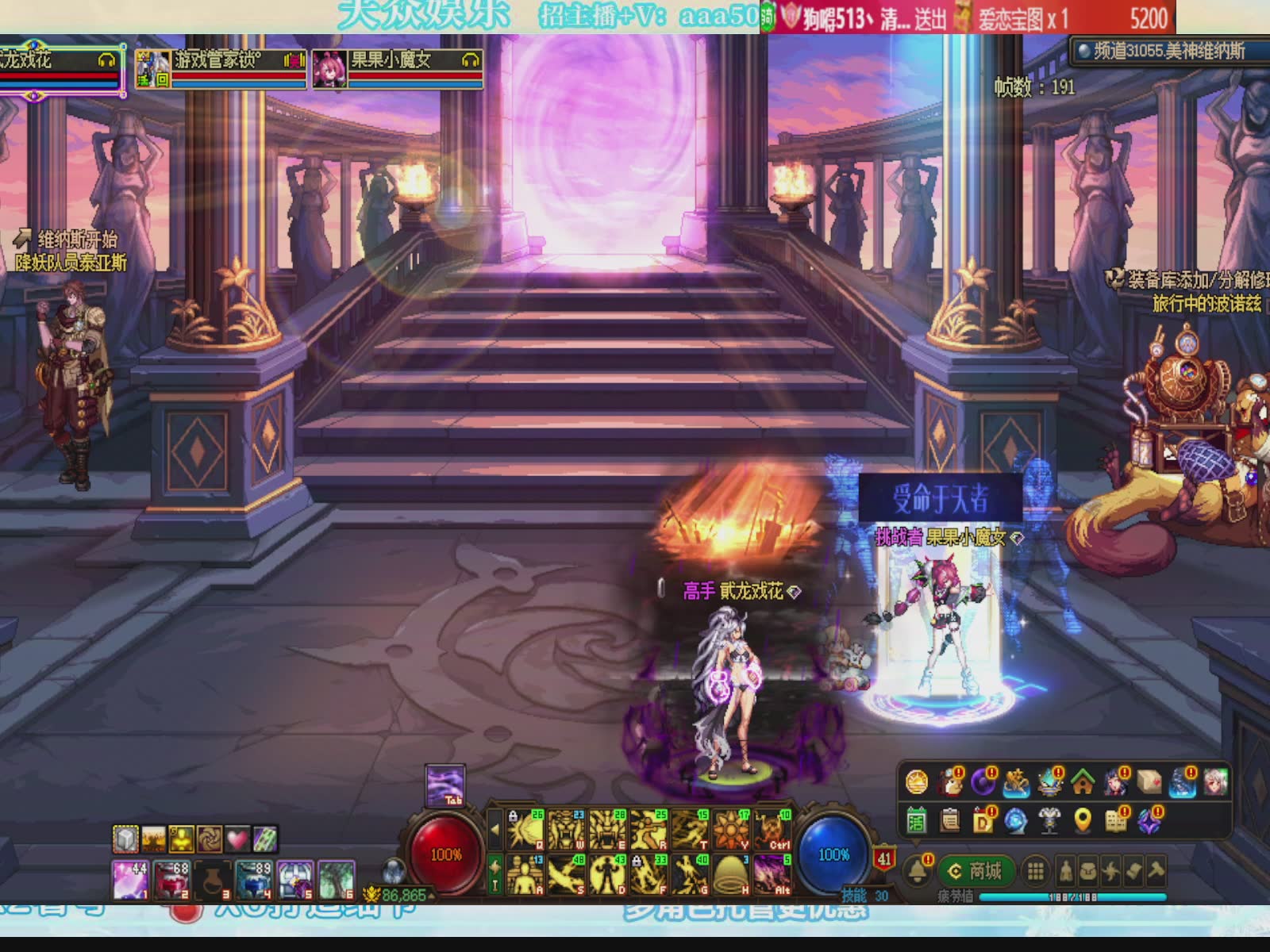Use the golden bell skill on H
Viewport: 1270px width, 952px height.
click(x=731, y=874)
